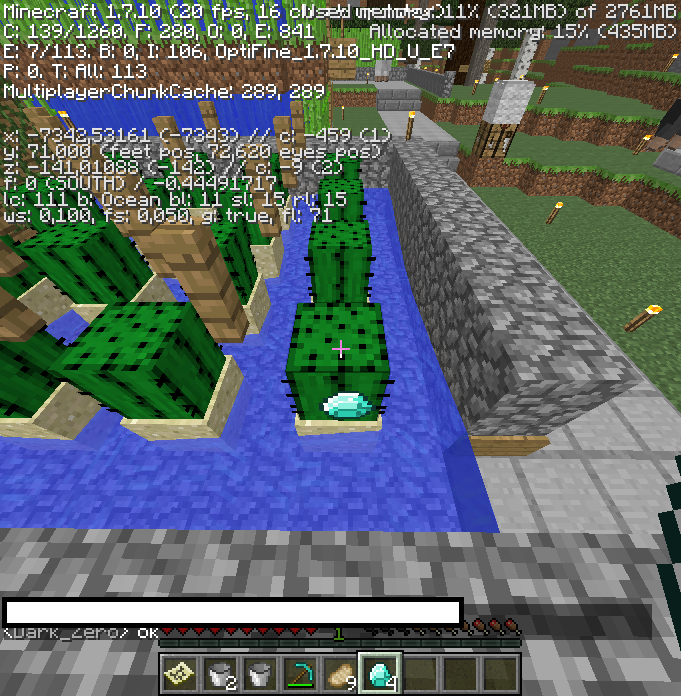Pick the diamond stack in hotbar
The image size is (681, 696).
coord(380,674)
